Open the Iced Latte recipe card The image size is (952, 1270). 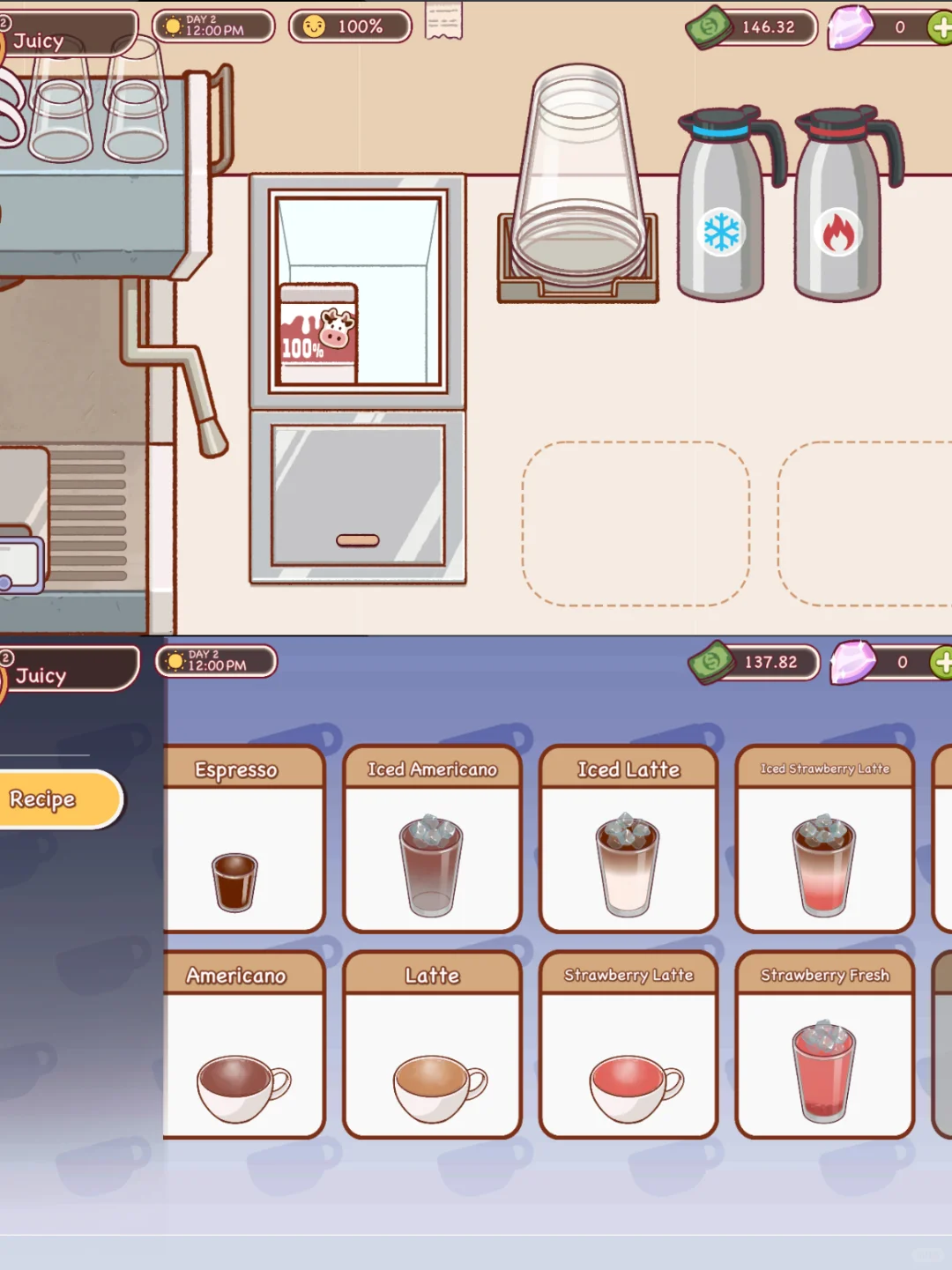click(628, 839)
